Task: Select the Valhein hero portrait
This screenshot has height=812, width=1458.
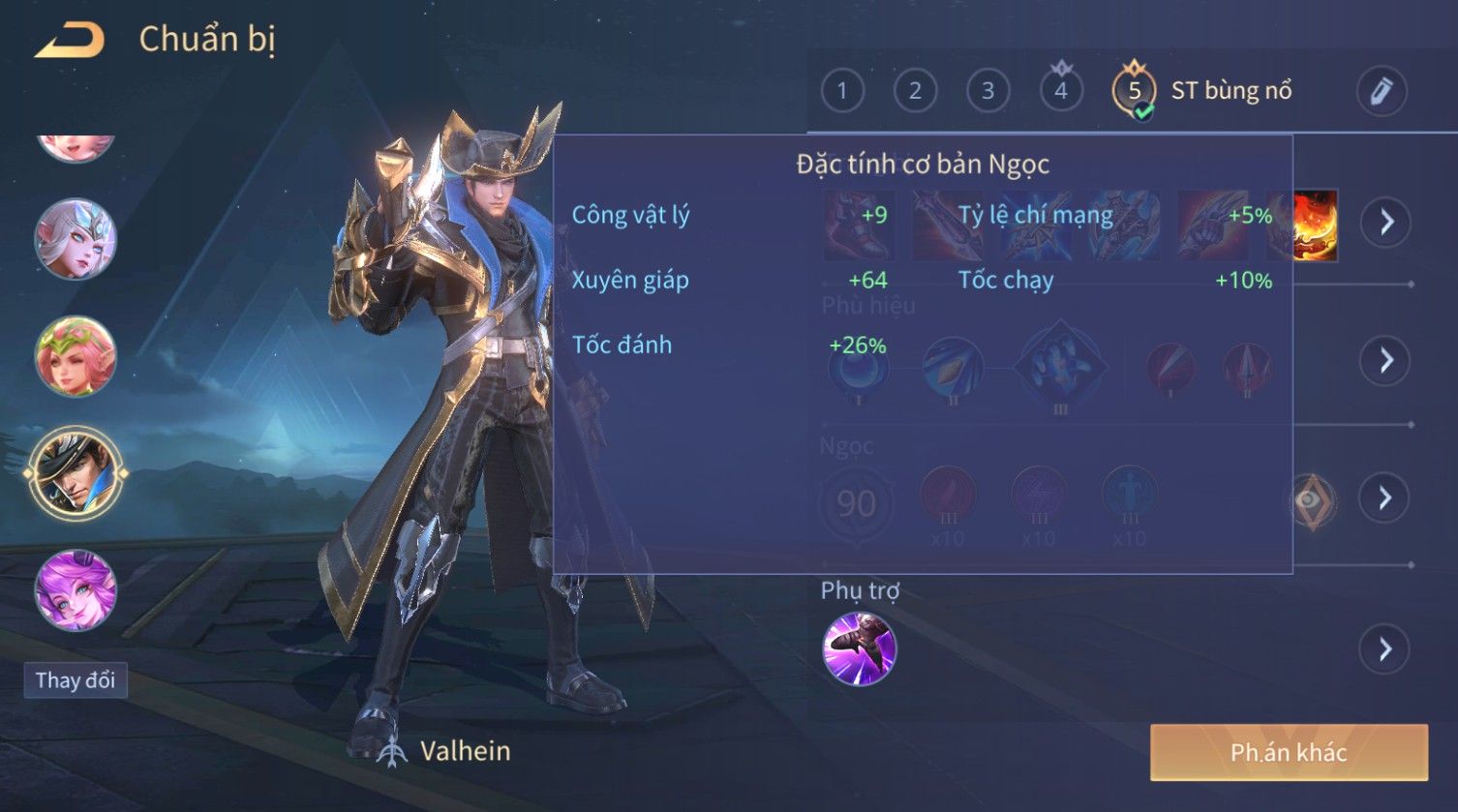Action: 76,473
